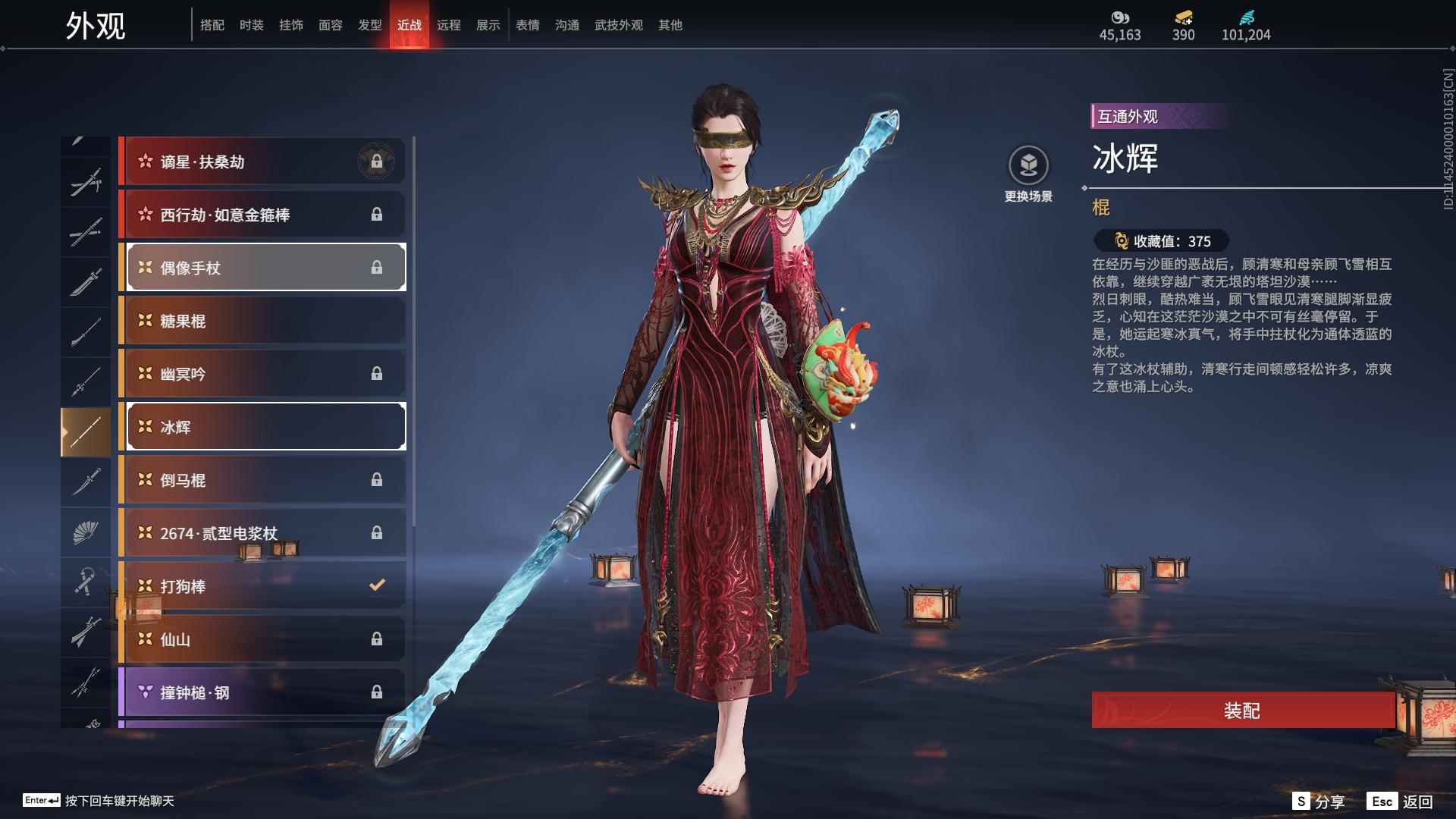Select the curved dagger weapon category icon
The width and height of the screenshot is (1456, 819).
click(x=86, y=482)
